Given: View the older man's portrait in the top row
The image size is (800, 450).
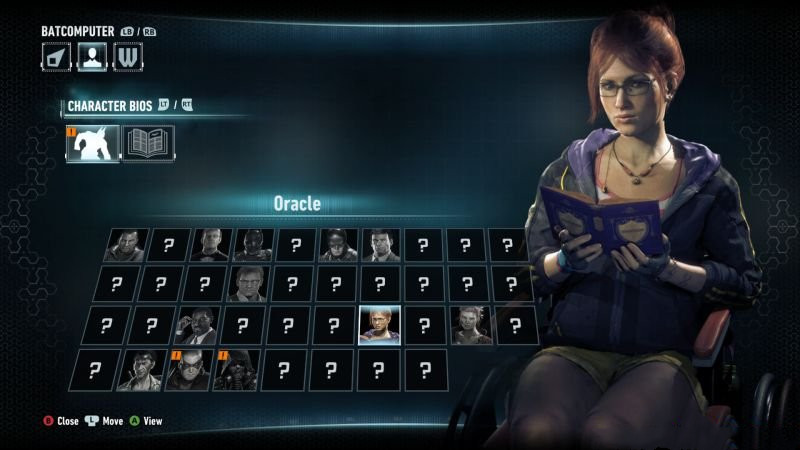Looking at the screenshot, I should tap(210, 245).
